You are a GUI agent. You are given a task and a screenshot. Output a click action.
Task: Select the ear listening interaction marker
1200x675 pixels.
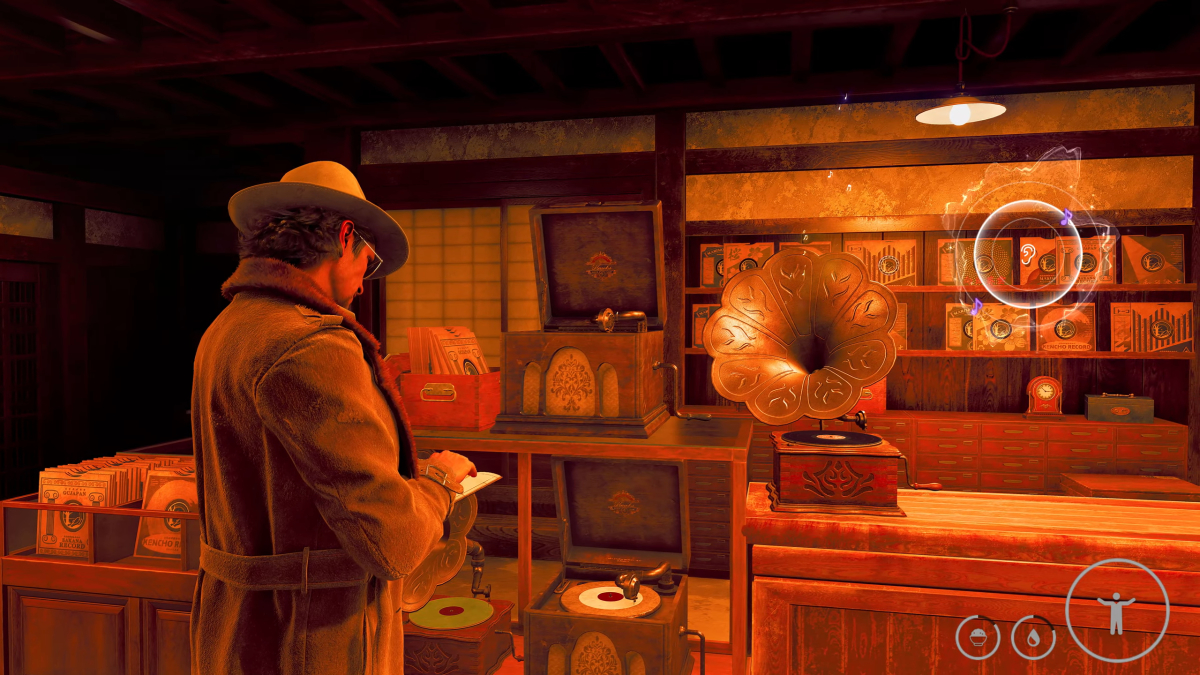(1028, 253)
